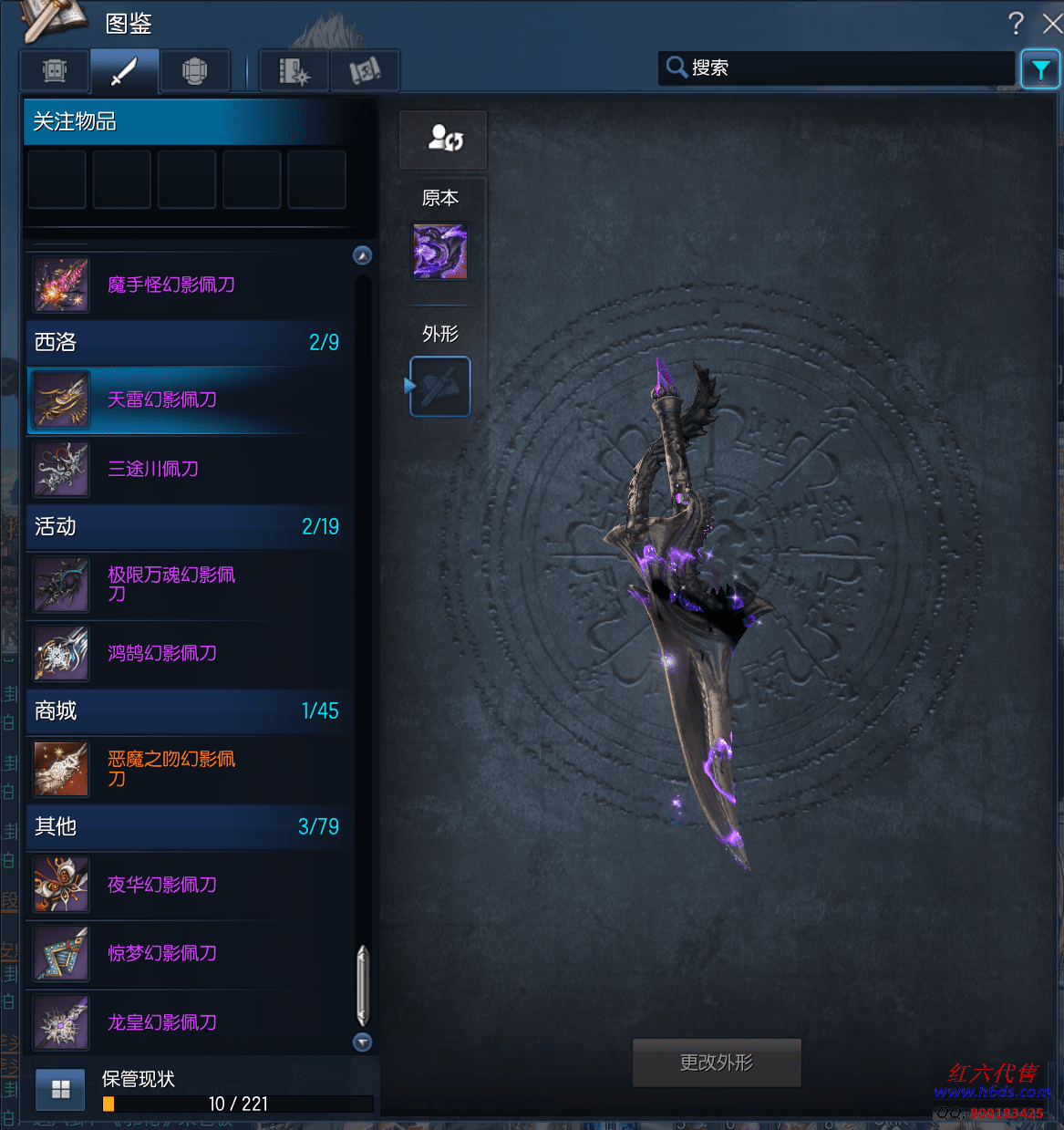Toggle the funnel filter button

point(1040,68)
